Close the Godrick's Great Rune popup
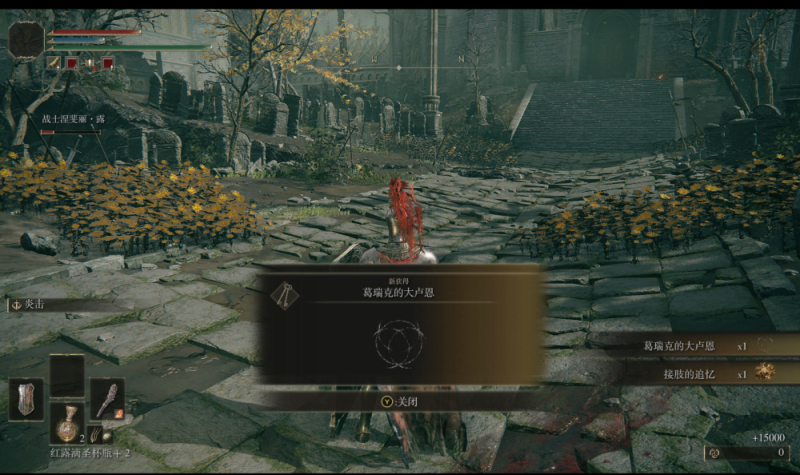Viewport: 800px width, 475px height. pyautogui.click(x=401, y=401)
